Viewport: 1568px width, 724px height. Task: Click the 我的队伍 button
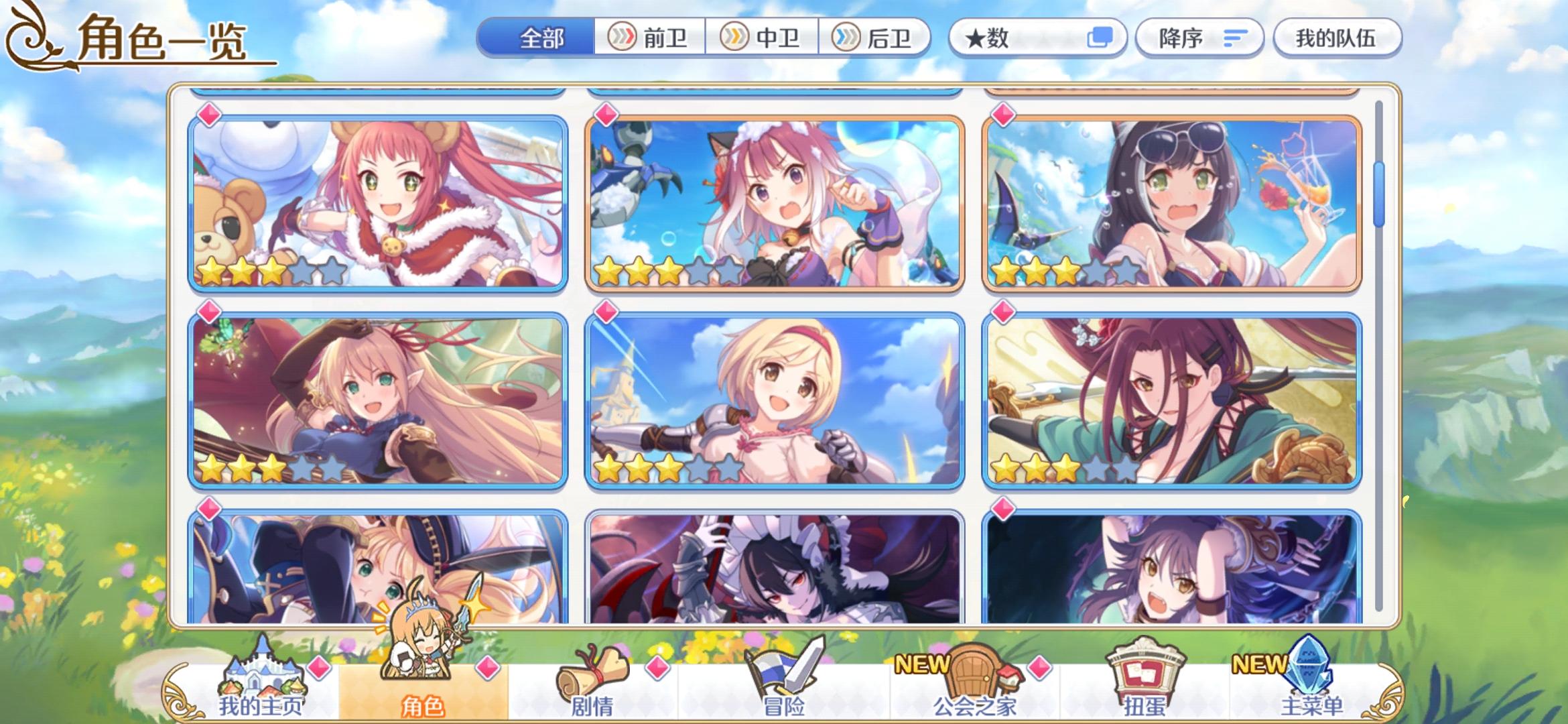1336,39
